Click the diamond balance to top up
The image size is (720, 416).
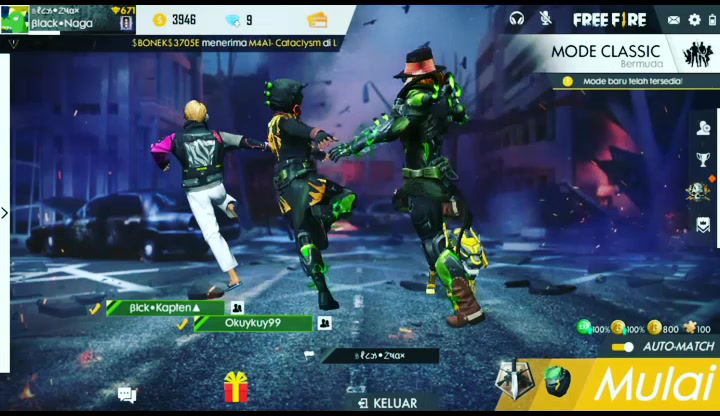[x=238, y=20]
